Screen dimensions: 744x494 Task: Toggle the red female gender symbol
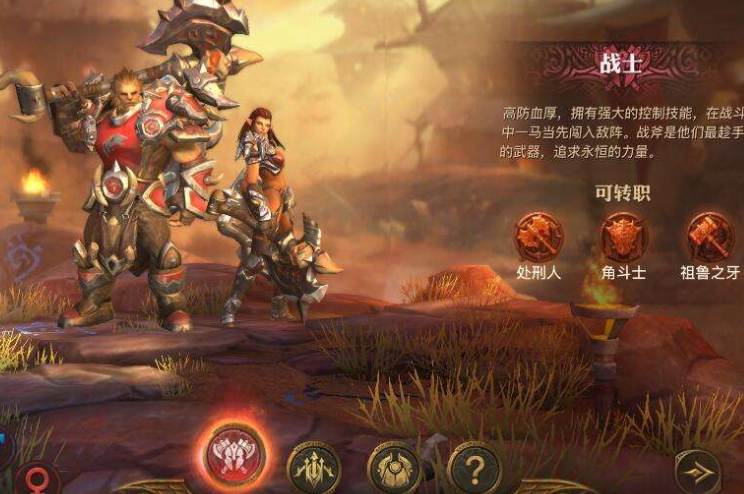tap(36, 479)
